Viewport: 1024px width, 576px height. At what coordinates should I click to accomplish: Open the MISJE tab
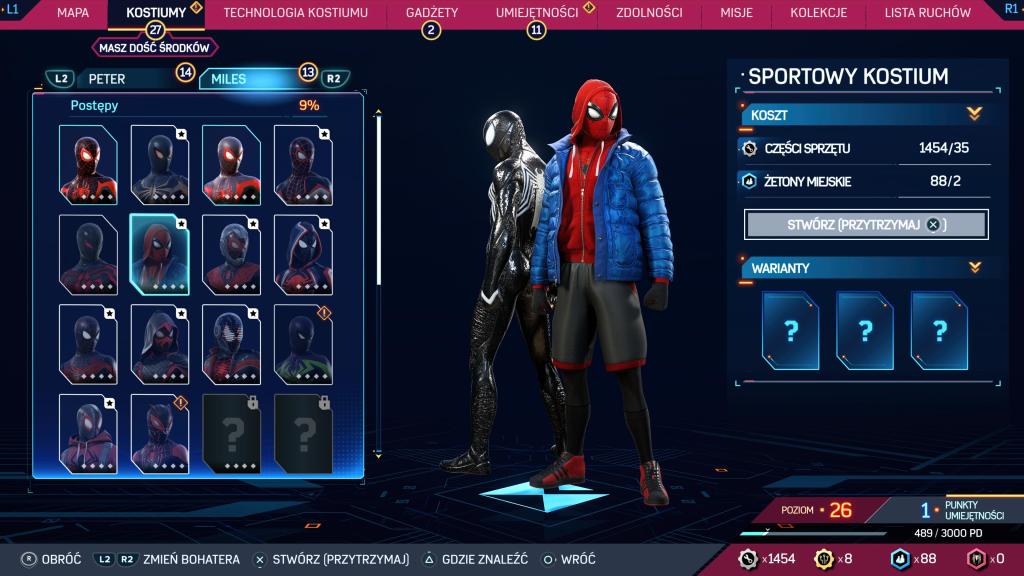736,13
